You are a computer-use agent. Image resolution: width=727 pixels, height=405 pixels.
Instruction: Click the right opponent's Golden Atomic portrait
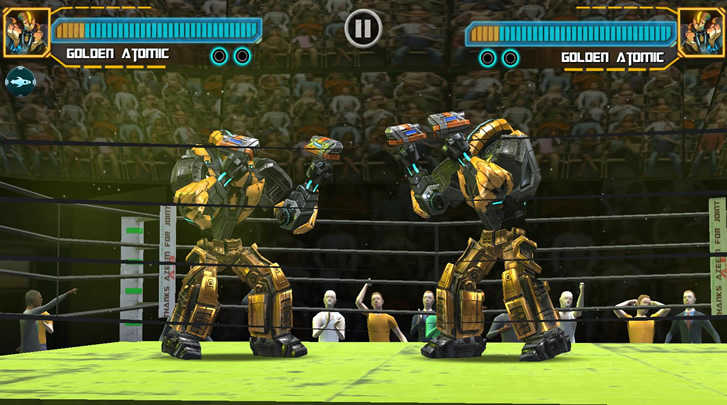click(701, 32)
